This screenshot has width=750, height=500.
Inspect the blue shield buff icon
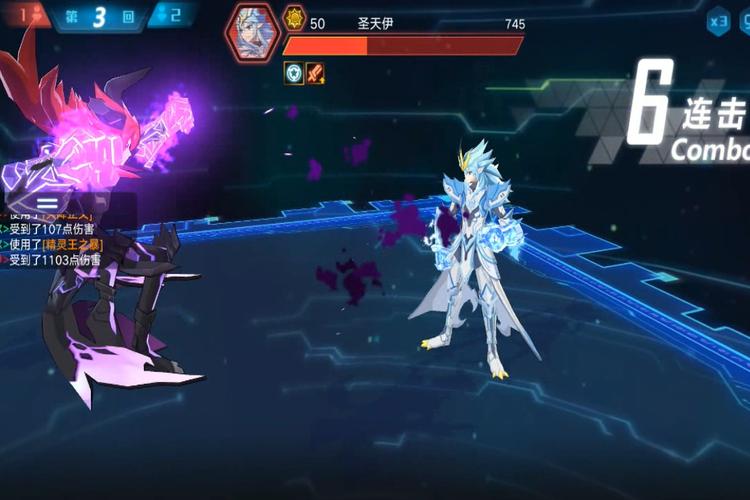pos(293,72)
